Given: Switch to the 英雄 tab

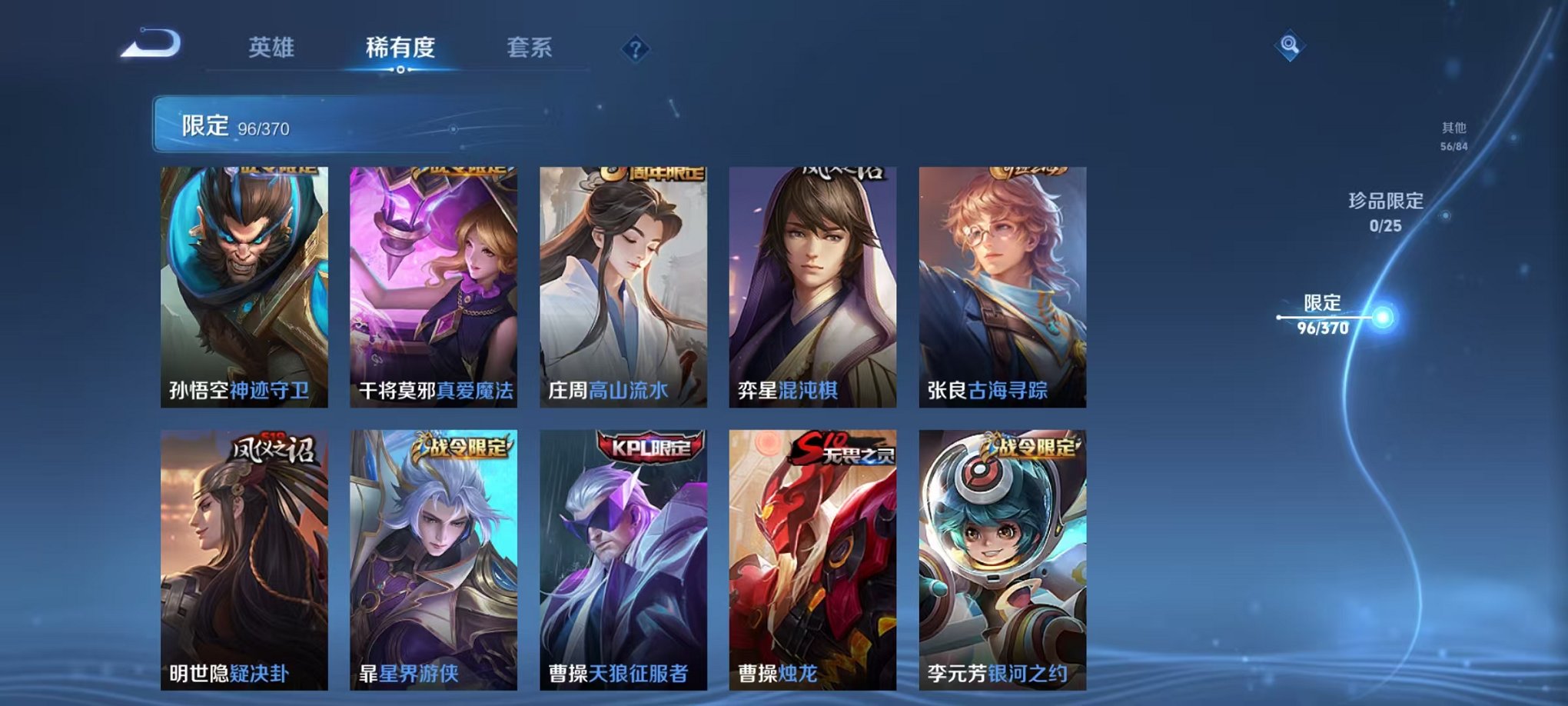Looking at the screenshot, I should point(271,48).
